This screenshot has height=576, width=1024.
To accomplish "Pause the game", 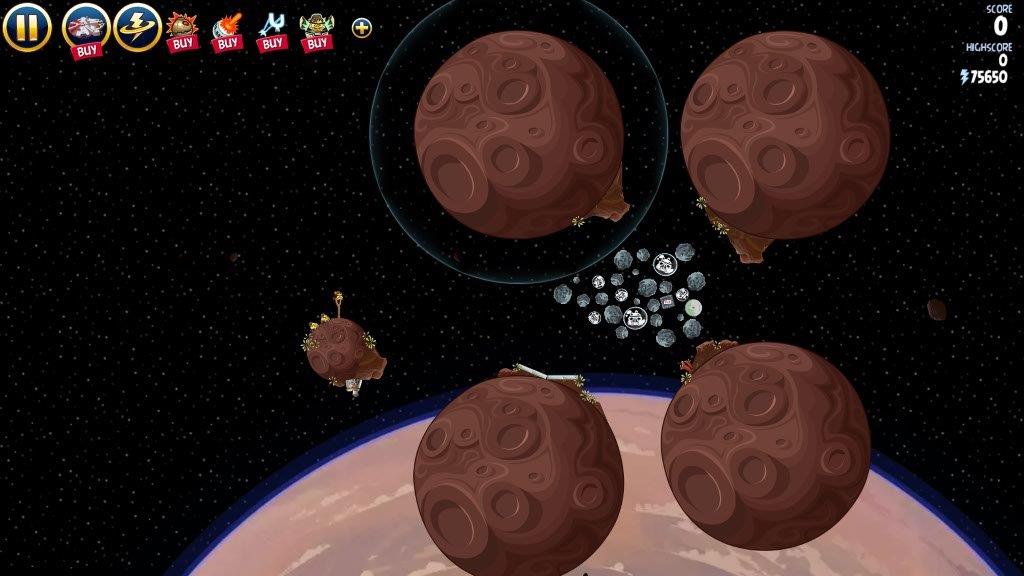I will [27, 27].
